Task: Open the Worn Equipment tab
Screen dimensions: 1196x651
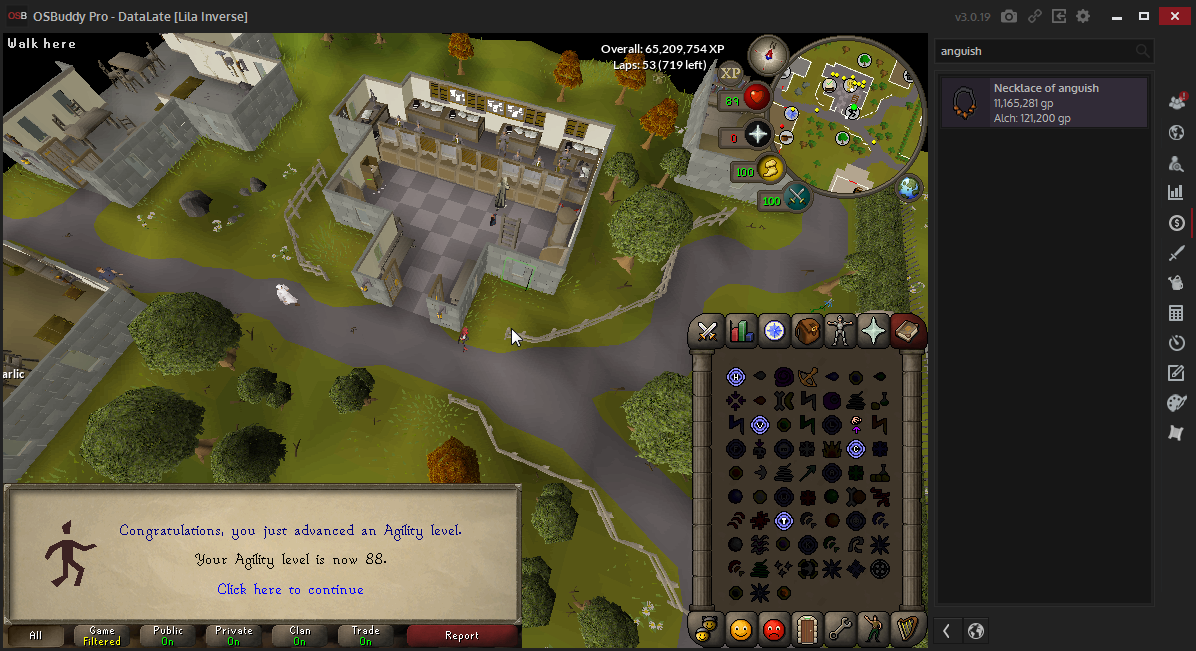Action: click(840, 331)
